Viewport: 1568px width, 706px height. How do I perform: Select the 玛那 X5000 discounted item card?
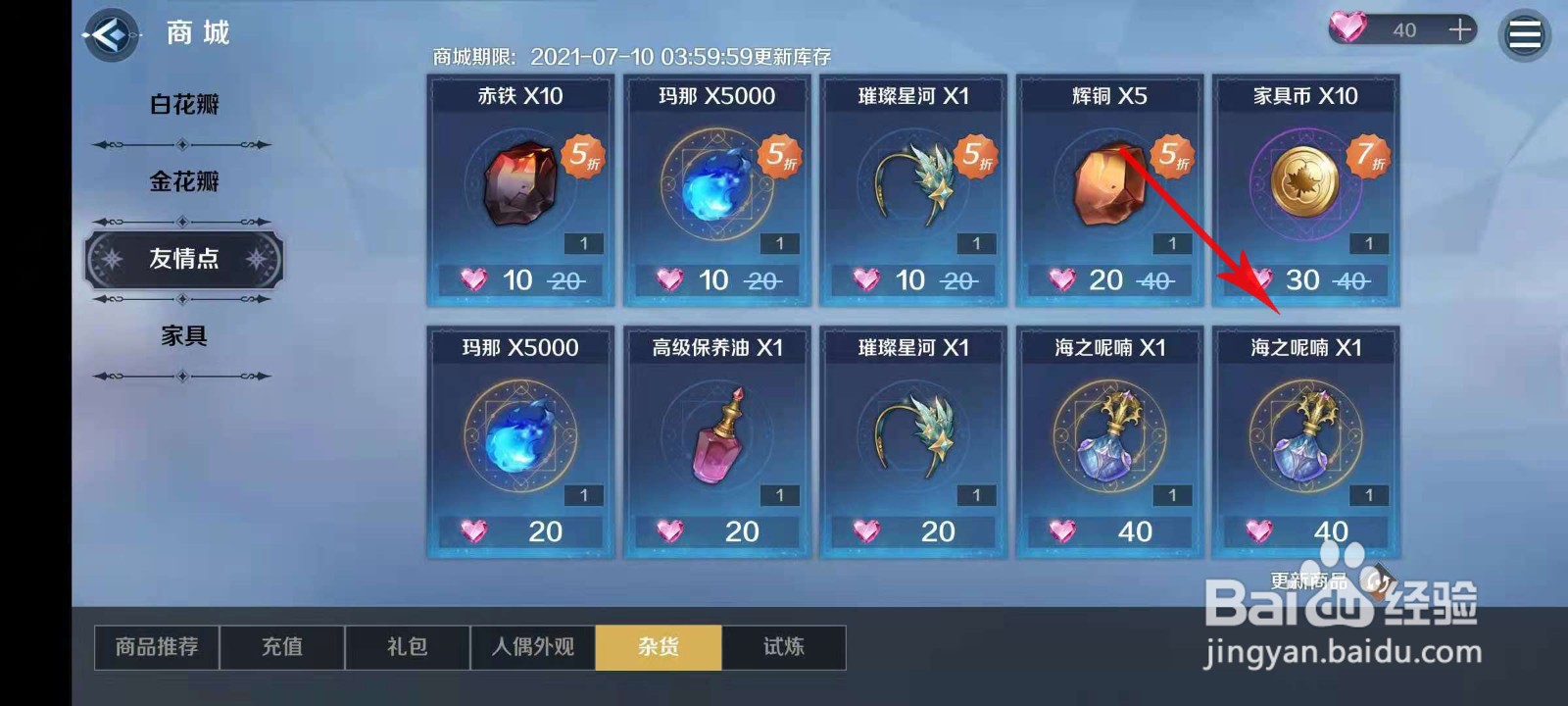[x=715, y=191]
